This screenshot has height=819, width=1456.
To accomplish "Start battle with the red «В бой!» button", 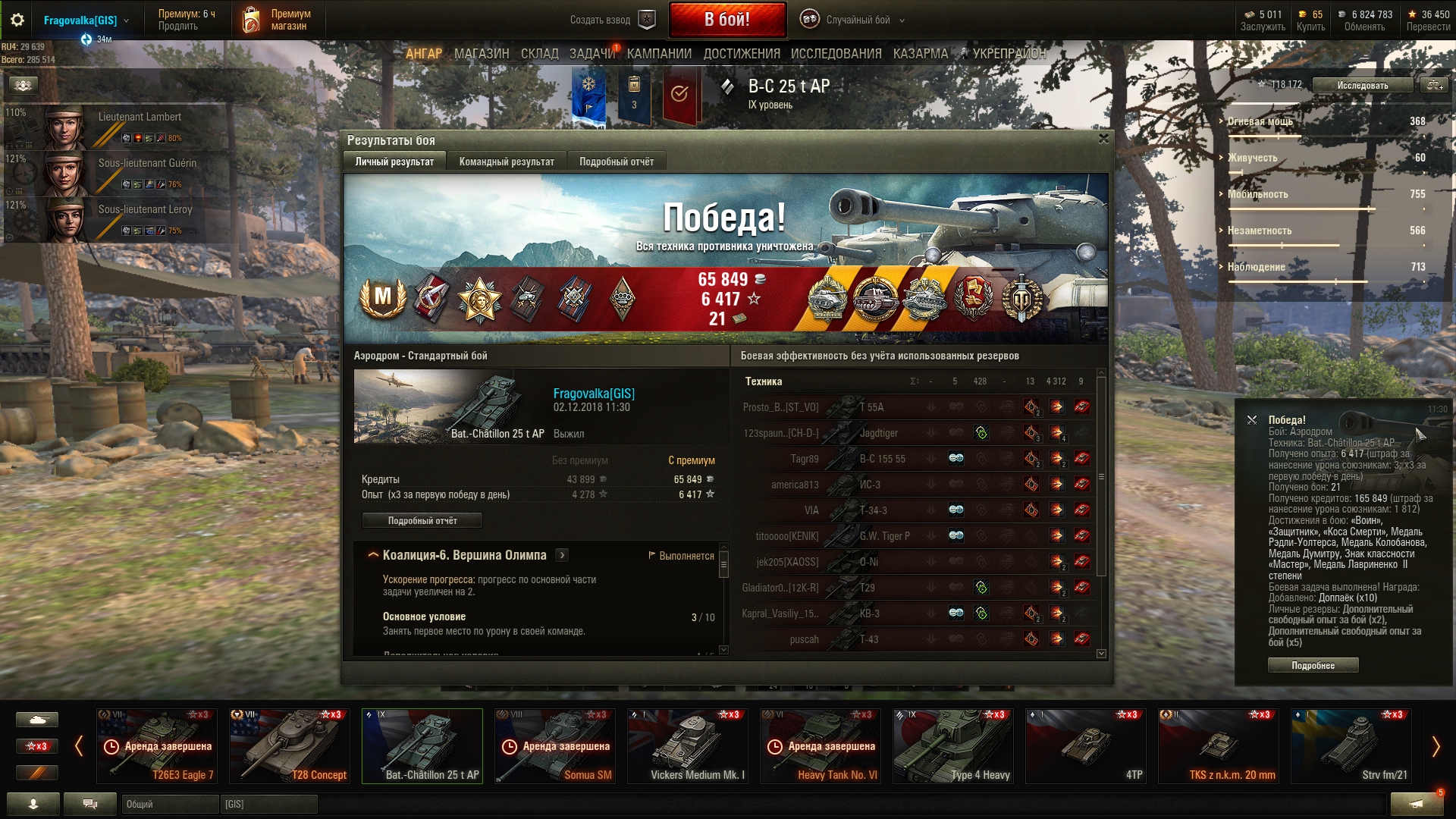I will 726,20.
